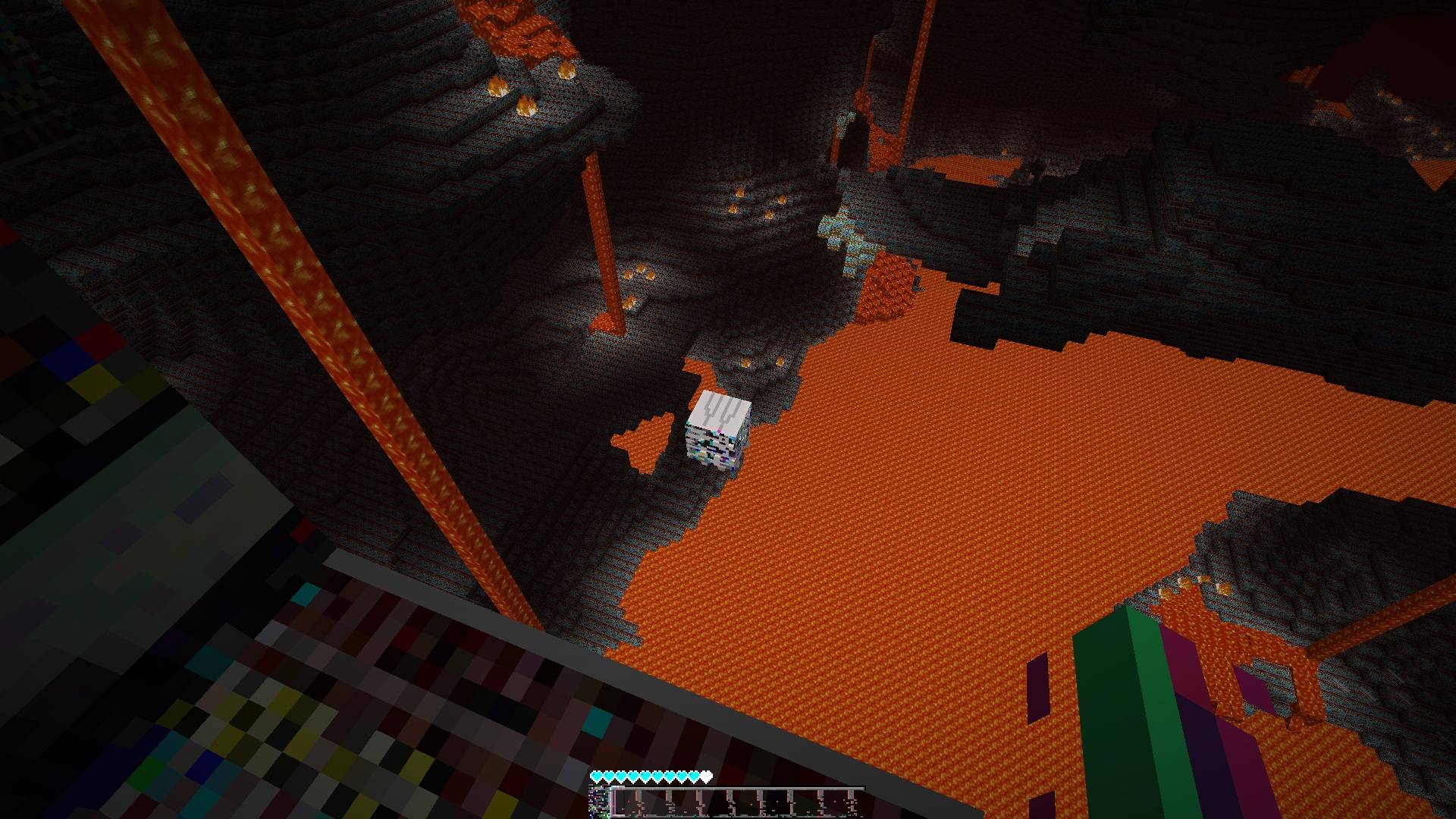1456x819 pixels.
Task: Click the middle hotbar slot
Action: 739,804
